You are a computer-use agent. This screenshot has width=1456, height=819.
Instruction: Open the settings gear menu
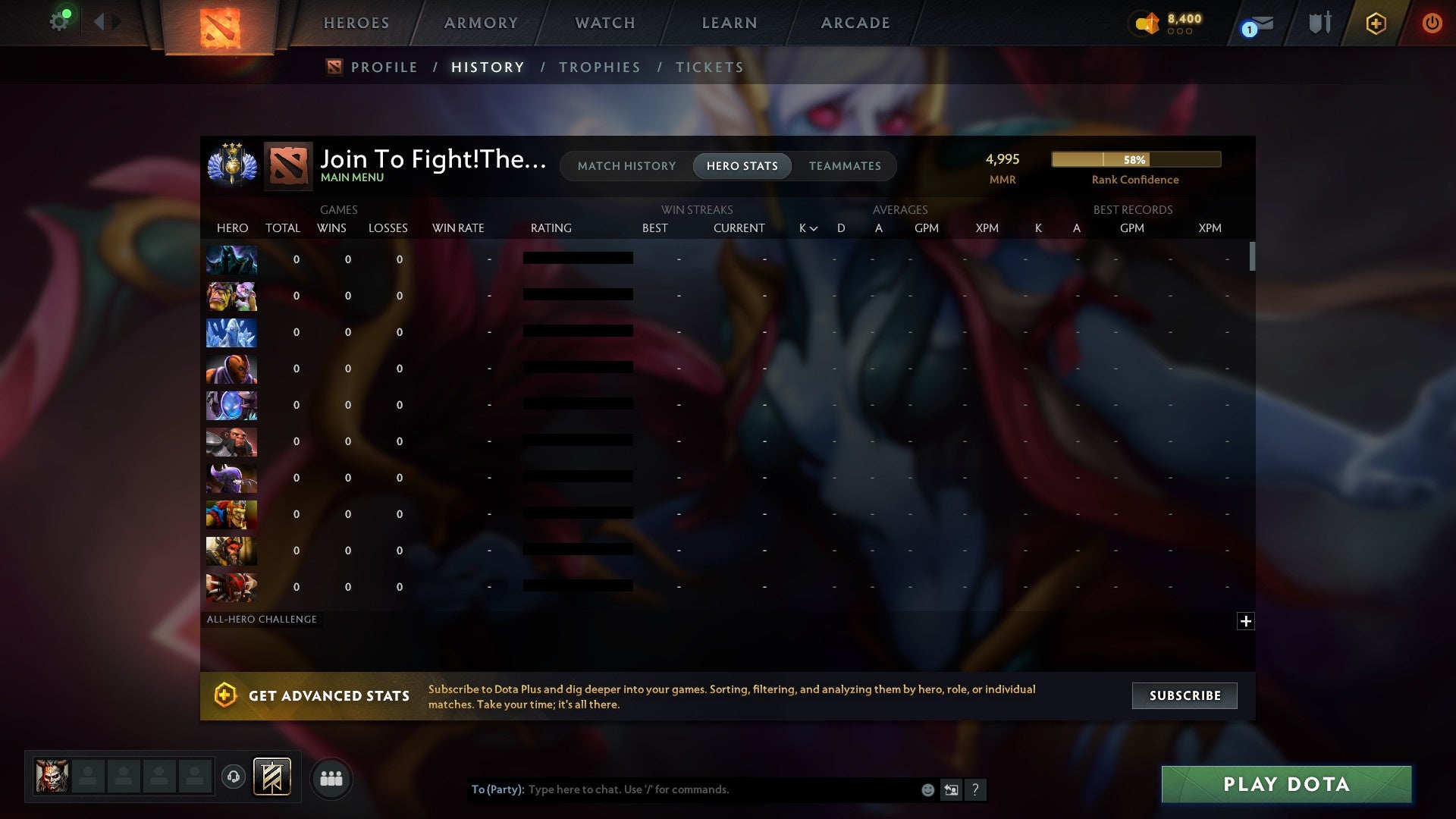coord(59,20)
